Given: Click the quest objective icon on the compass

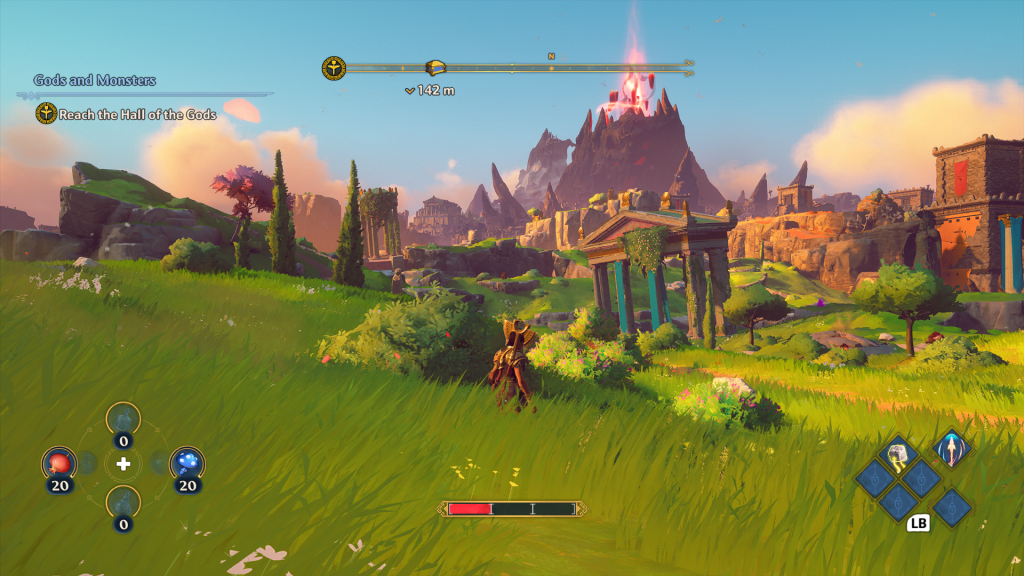Looking at the screenshot, I should 333,68.
